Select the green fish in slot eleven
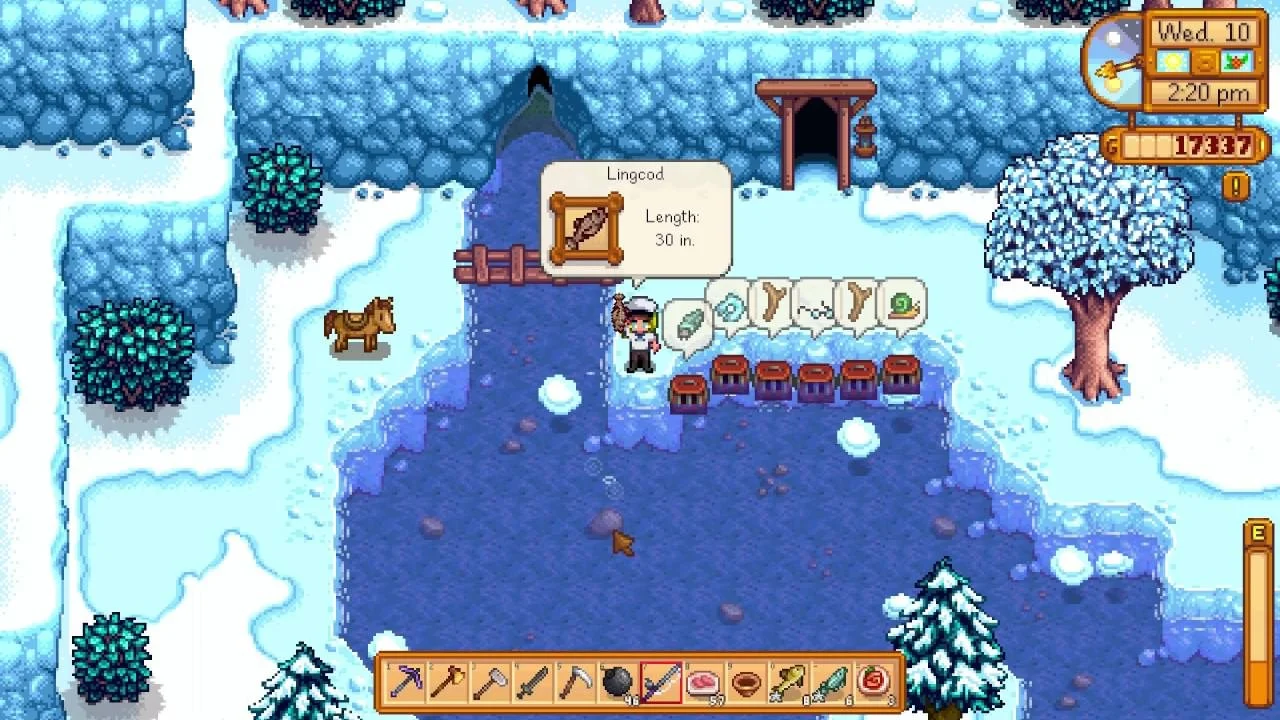 833,684
